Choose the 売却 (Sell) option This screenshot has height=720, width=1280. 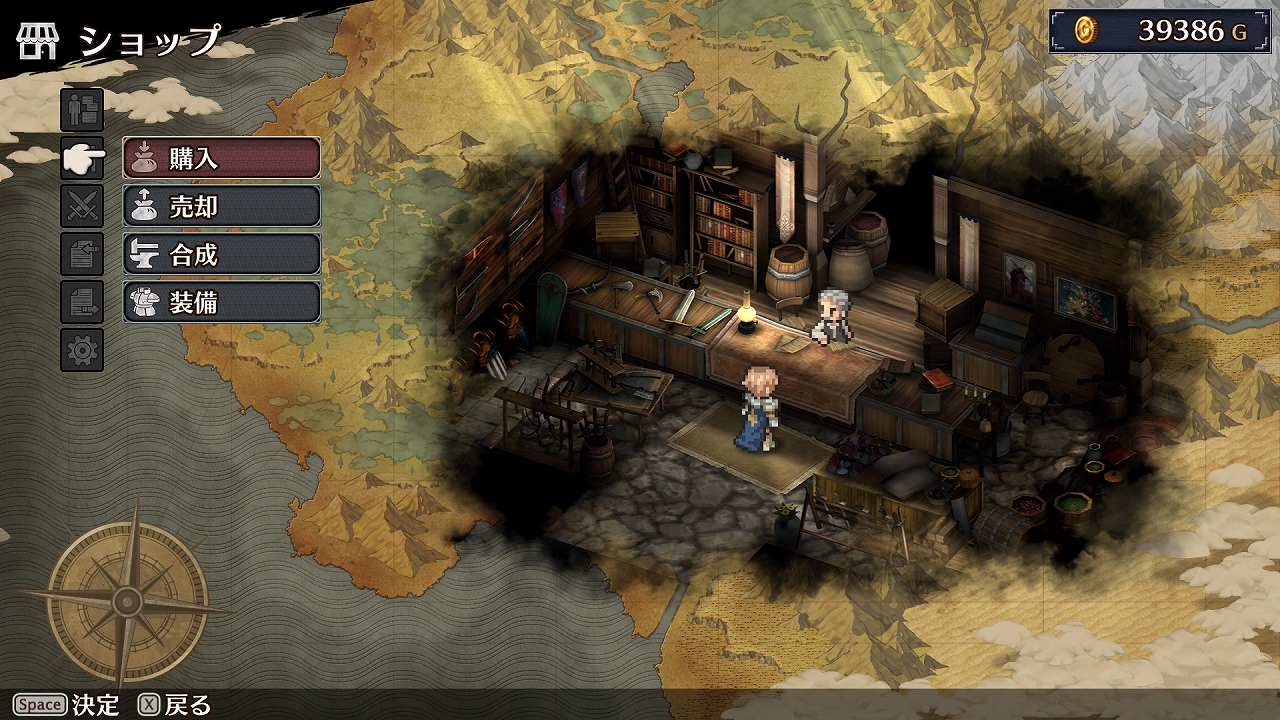tap(221, 206)
